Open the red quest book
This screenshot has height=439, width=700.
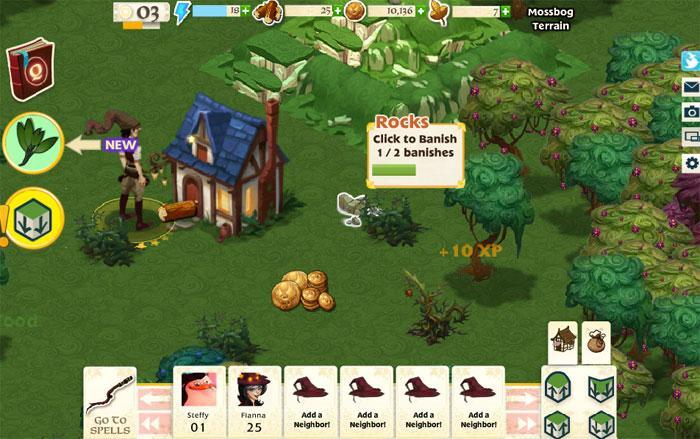click(31, 68)
